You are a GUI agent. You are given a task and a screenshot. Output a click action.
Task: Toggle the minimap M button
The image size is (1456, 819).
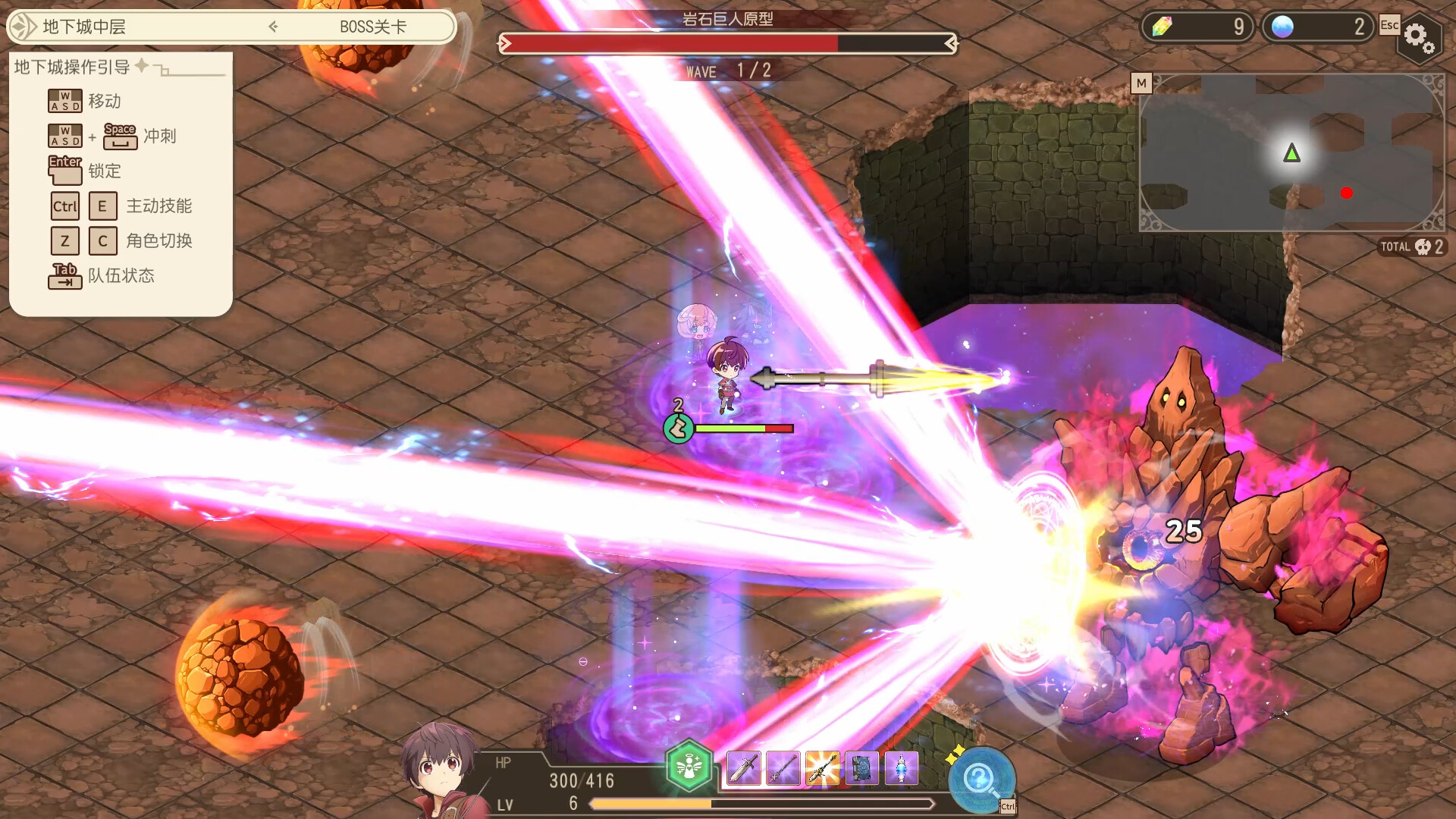(x=1141, y=83)
